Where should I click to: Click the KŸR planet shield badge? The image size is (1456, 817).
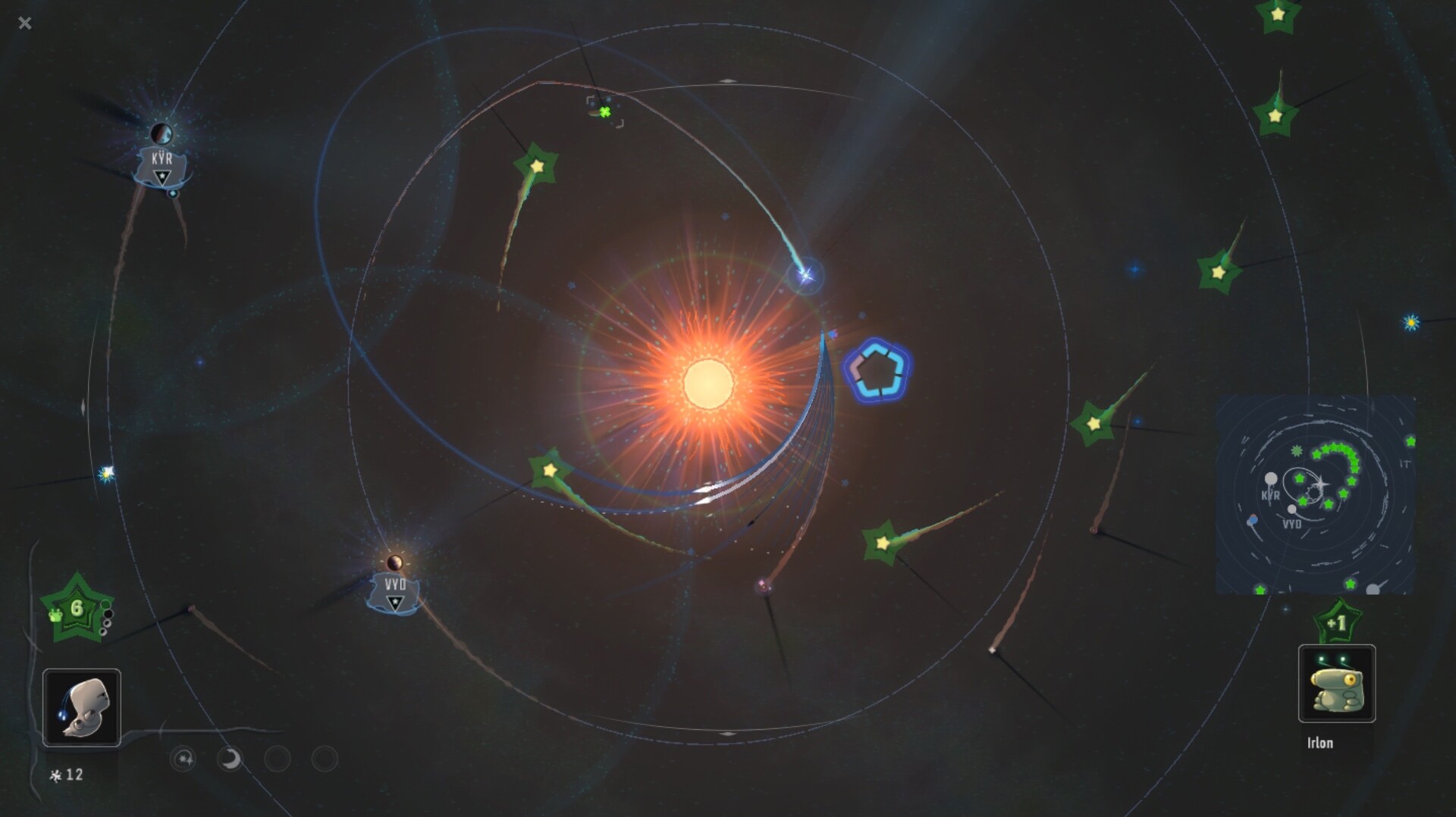pos(161,161)
